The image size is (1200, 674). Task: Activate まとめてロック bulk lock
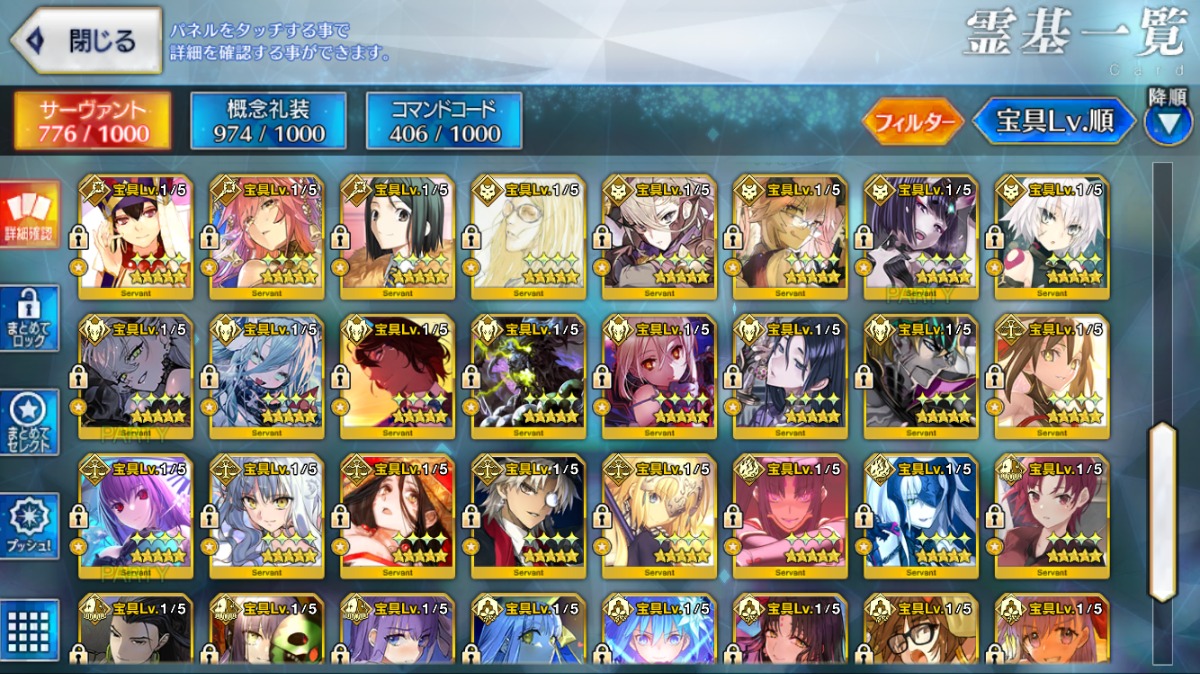(x=30, y=319)
